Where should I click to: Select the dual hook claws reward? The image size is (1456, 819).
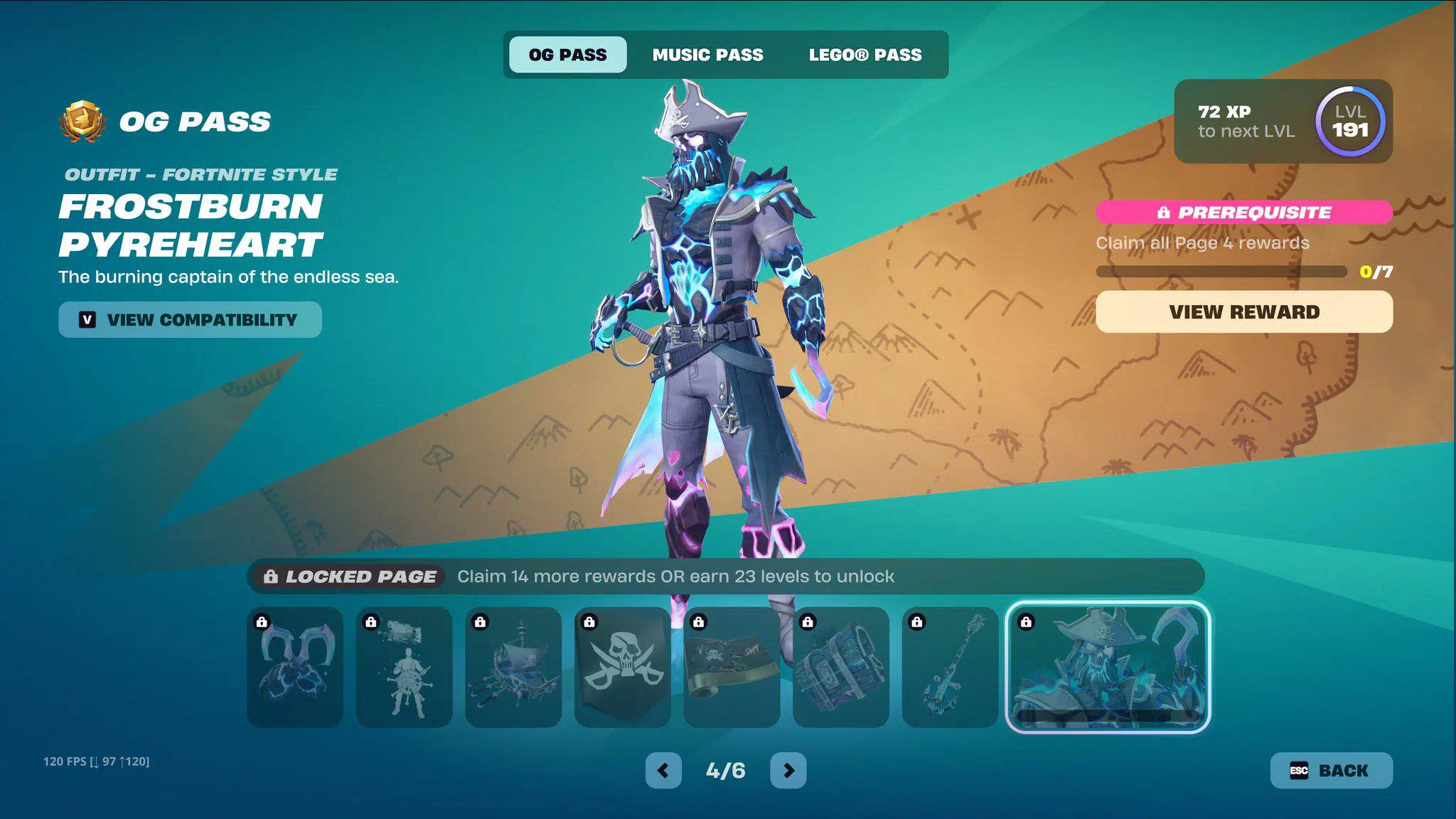295,667
